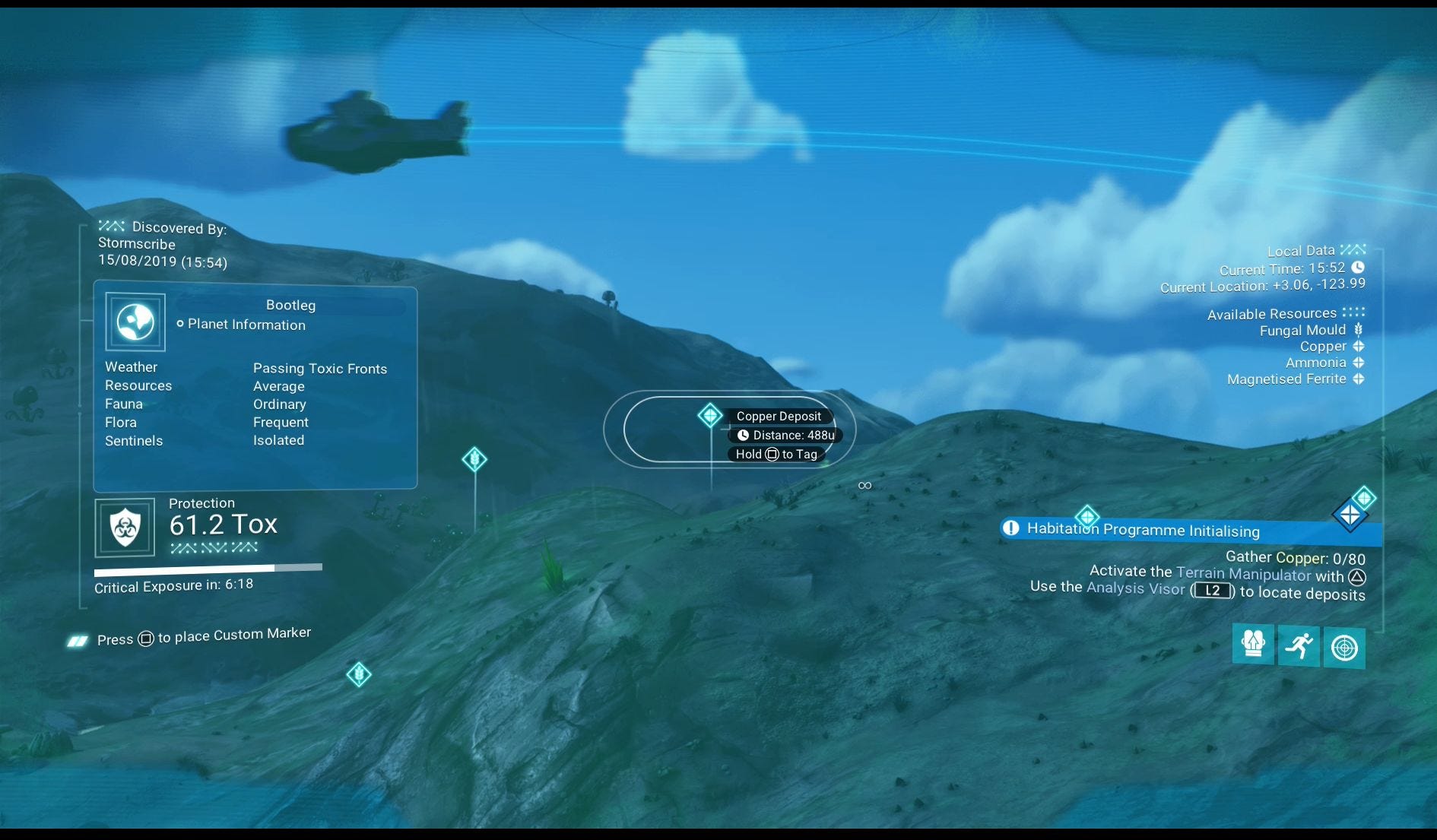Select the Copper resource diamond icon
The width and height of the screenshot is (1437, 840).
pos(1359,346)
